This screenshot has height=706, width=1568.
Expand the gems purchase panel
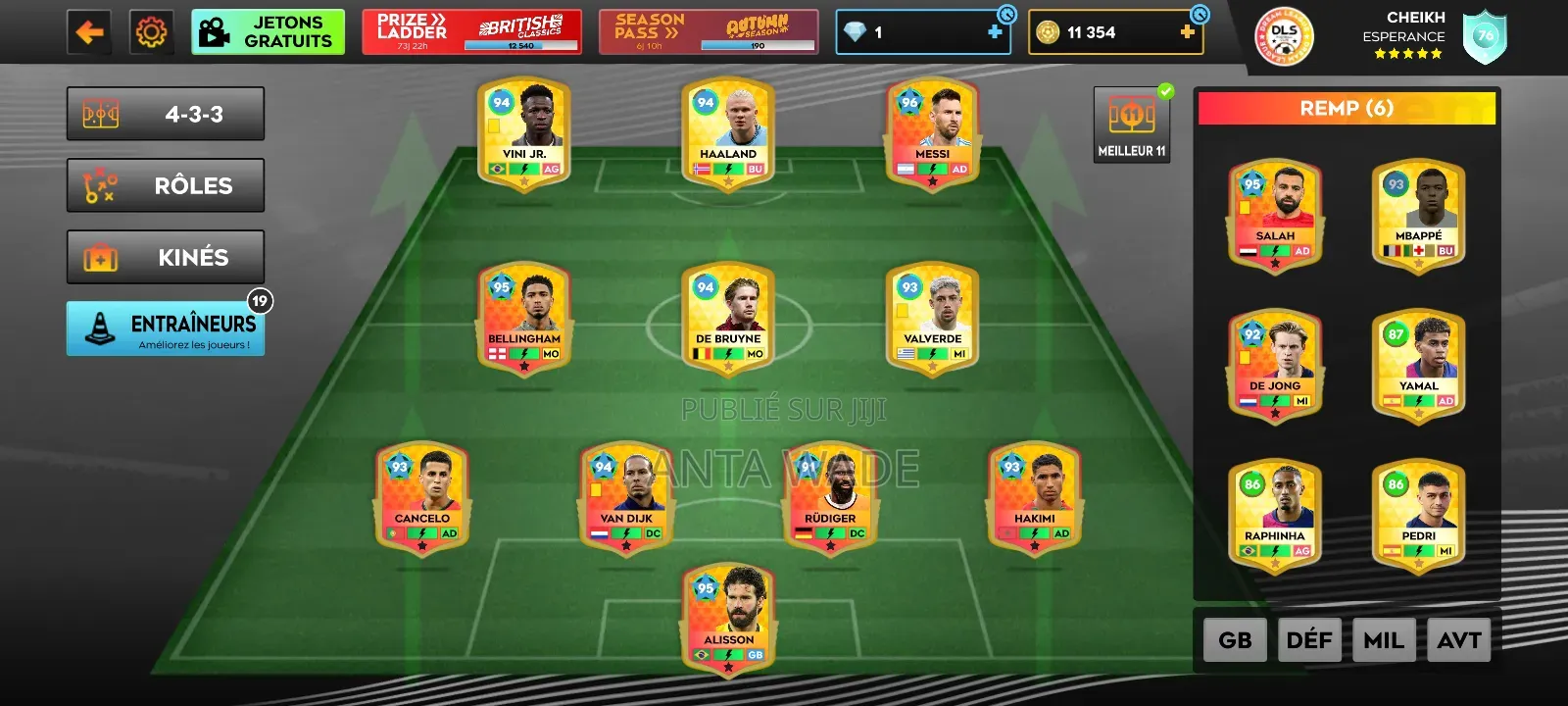993,30
